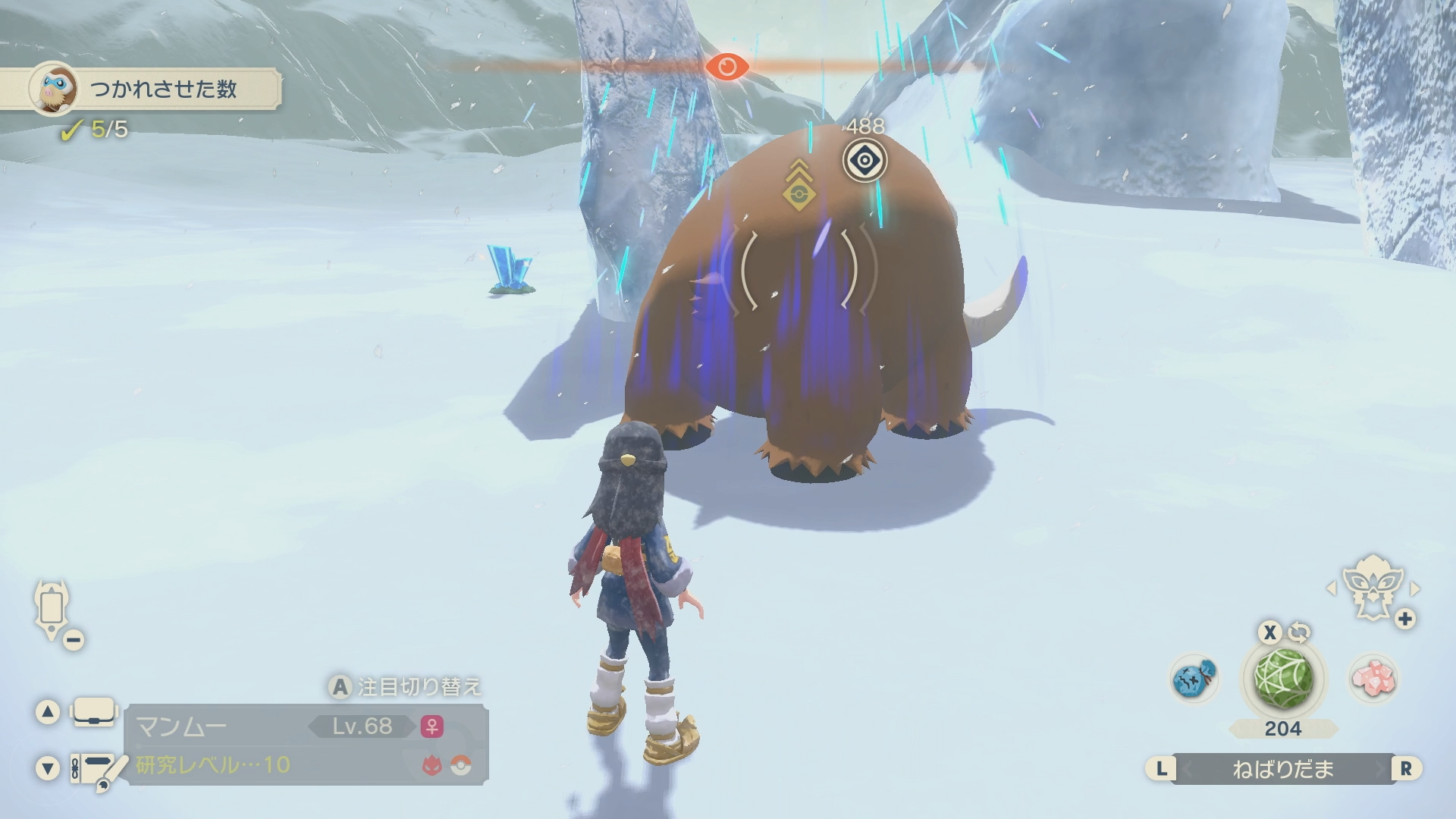
Task: Choose the pink item right of ねばりだま
Action: click(1373, 678)
